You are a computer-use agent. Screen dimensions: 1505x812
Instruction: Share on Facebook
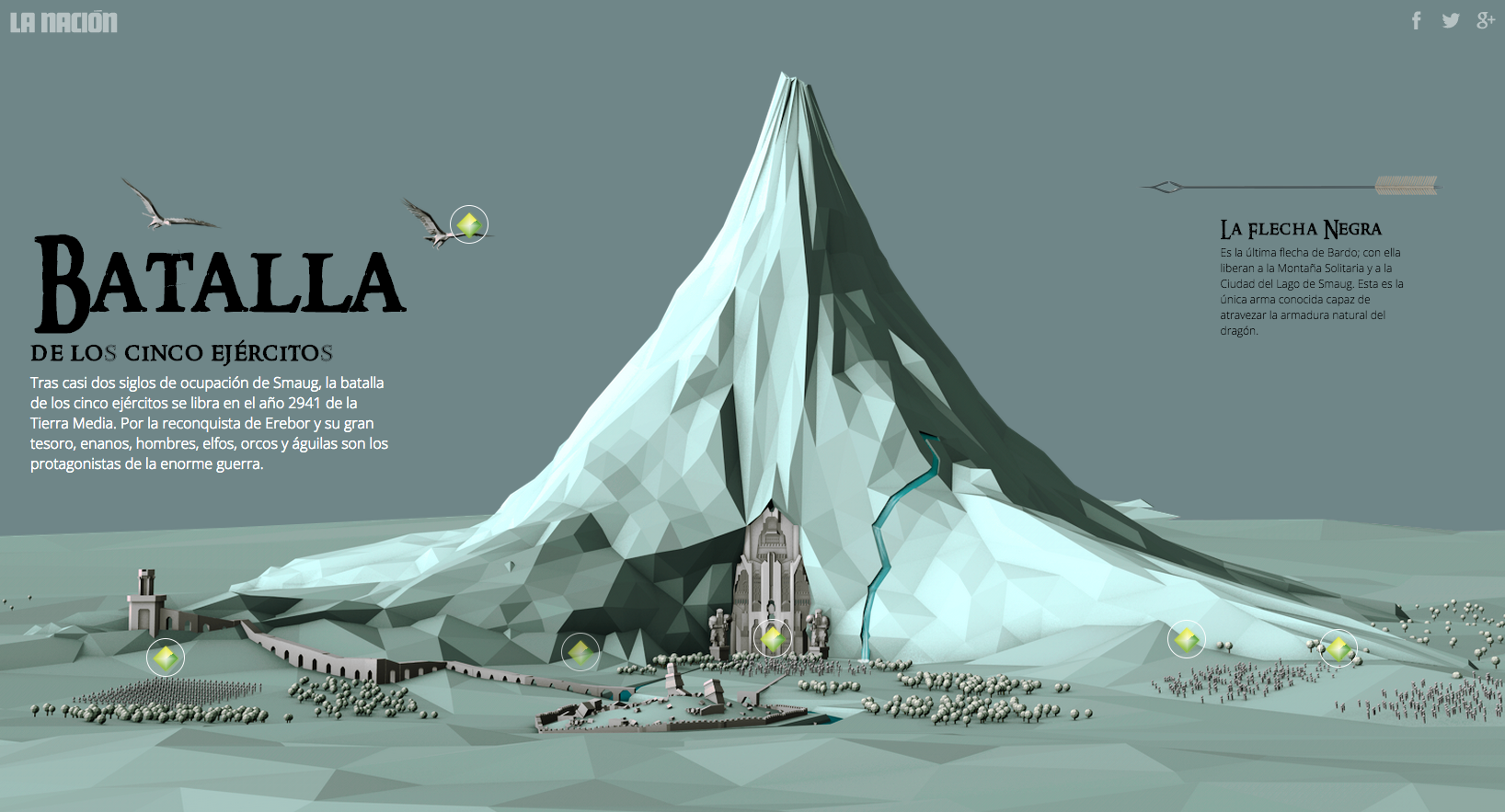[1417, 20]
